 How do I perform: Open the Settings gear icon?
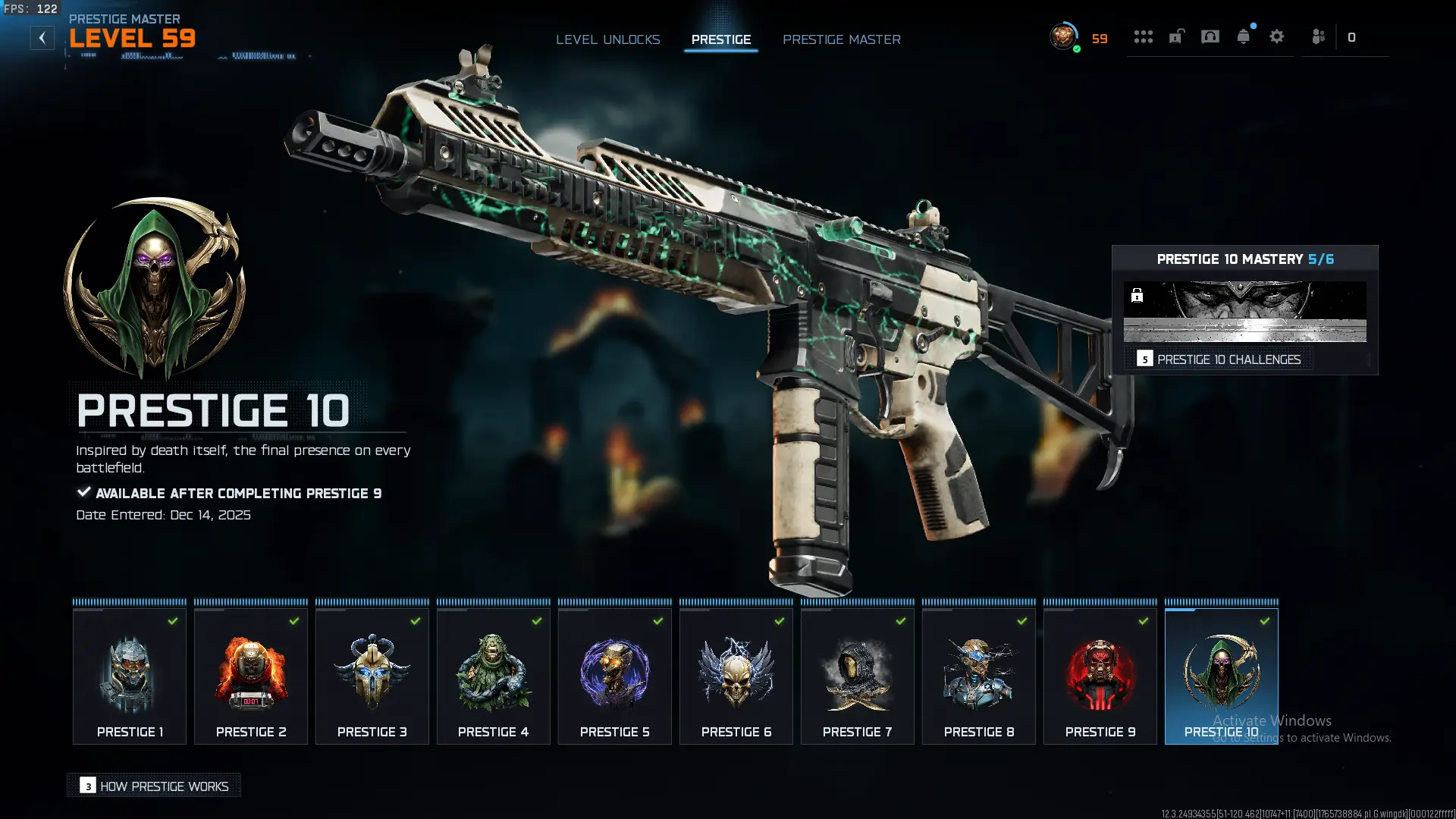point(1278,36)
